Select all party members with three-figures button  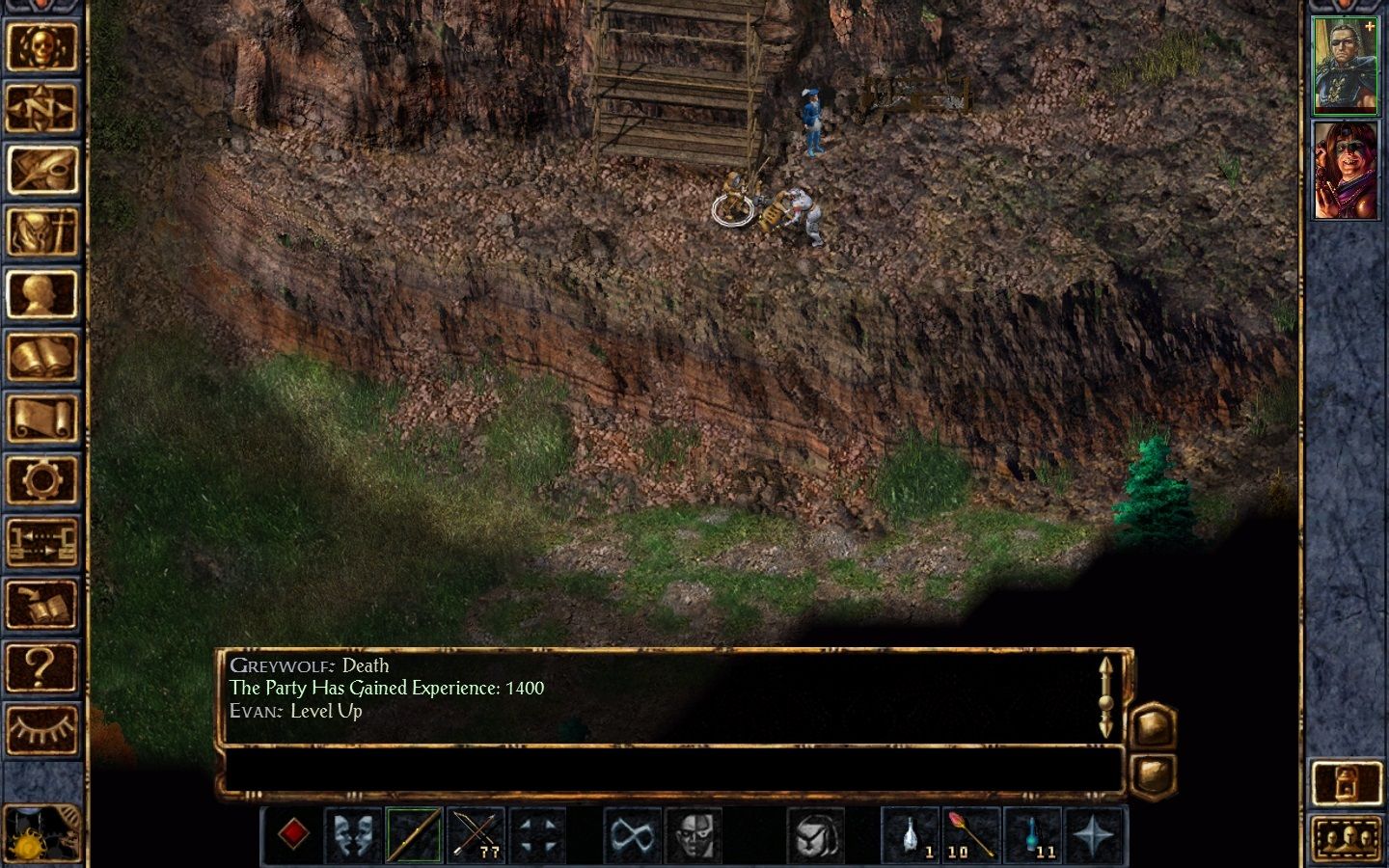(1348, 835)
